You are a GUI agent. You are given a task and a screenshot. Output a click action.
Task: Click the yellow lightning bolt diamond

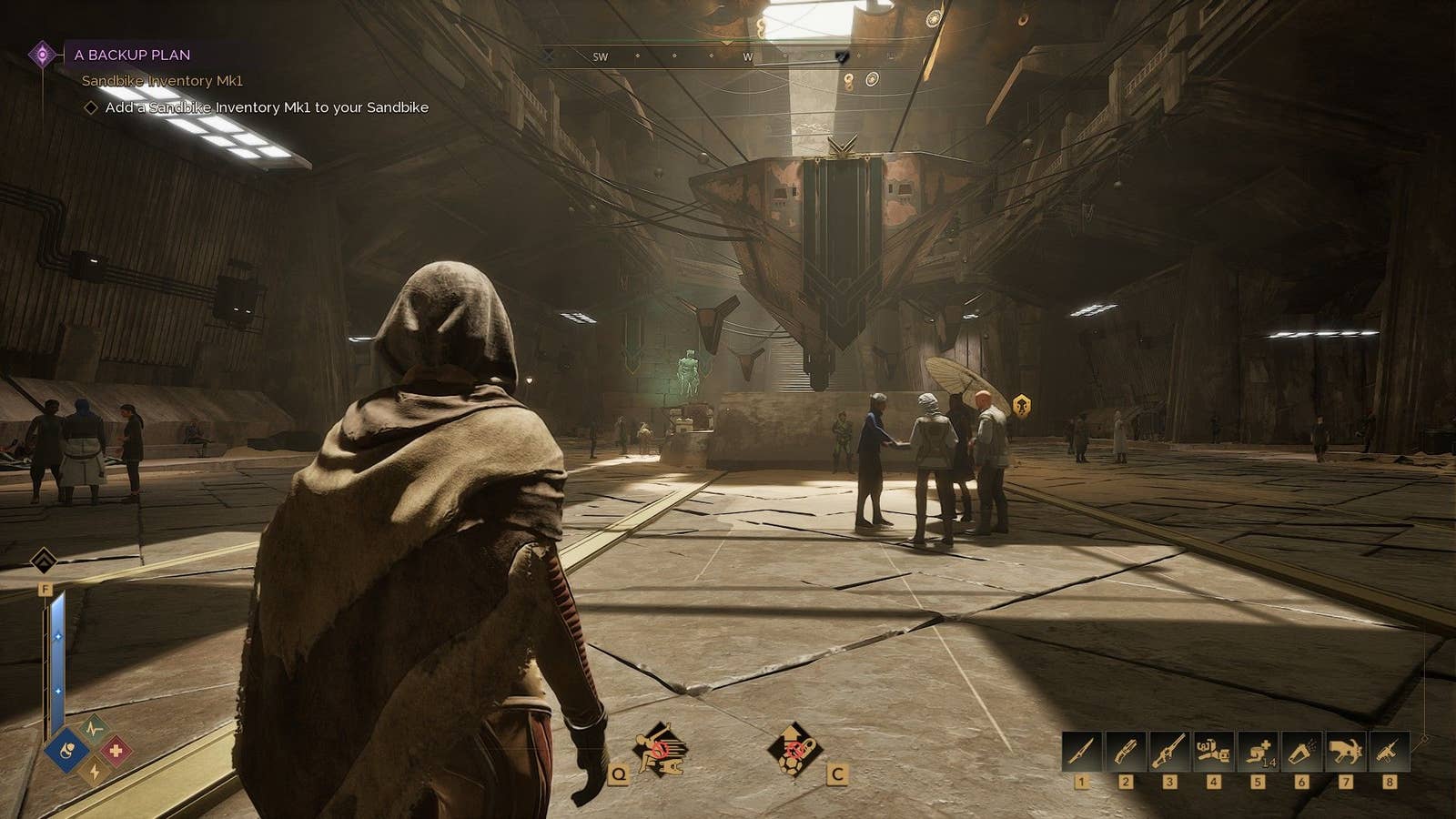(93, 773)
